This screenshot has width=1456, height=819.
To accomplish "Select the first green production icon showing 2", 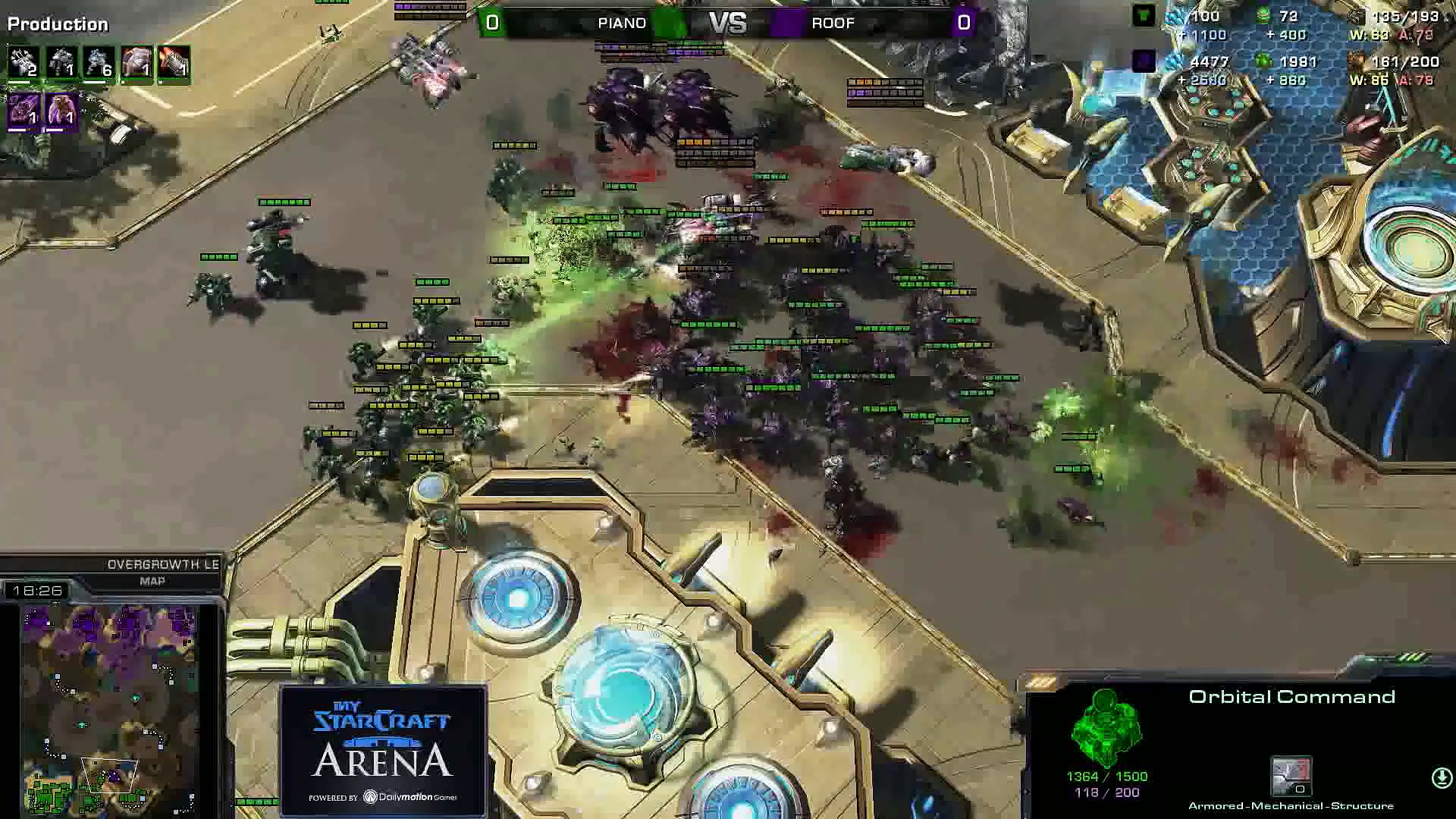I will [x=24, y=63].
